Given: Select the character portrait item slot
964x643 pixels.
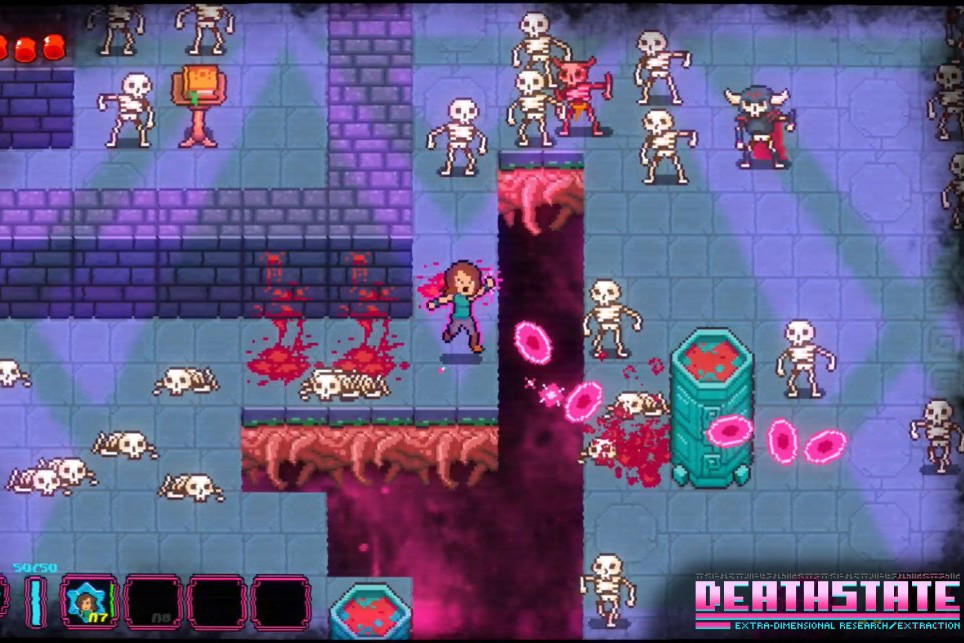Looking at the screenshot, I should click(x=89, y=602).
